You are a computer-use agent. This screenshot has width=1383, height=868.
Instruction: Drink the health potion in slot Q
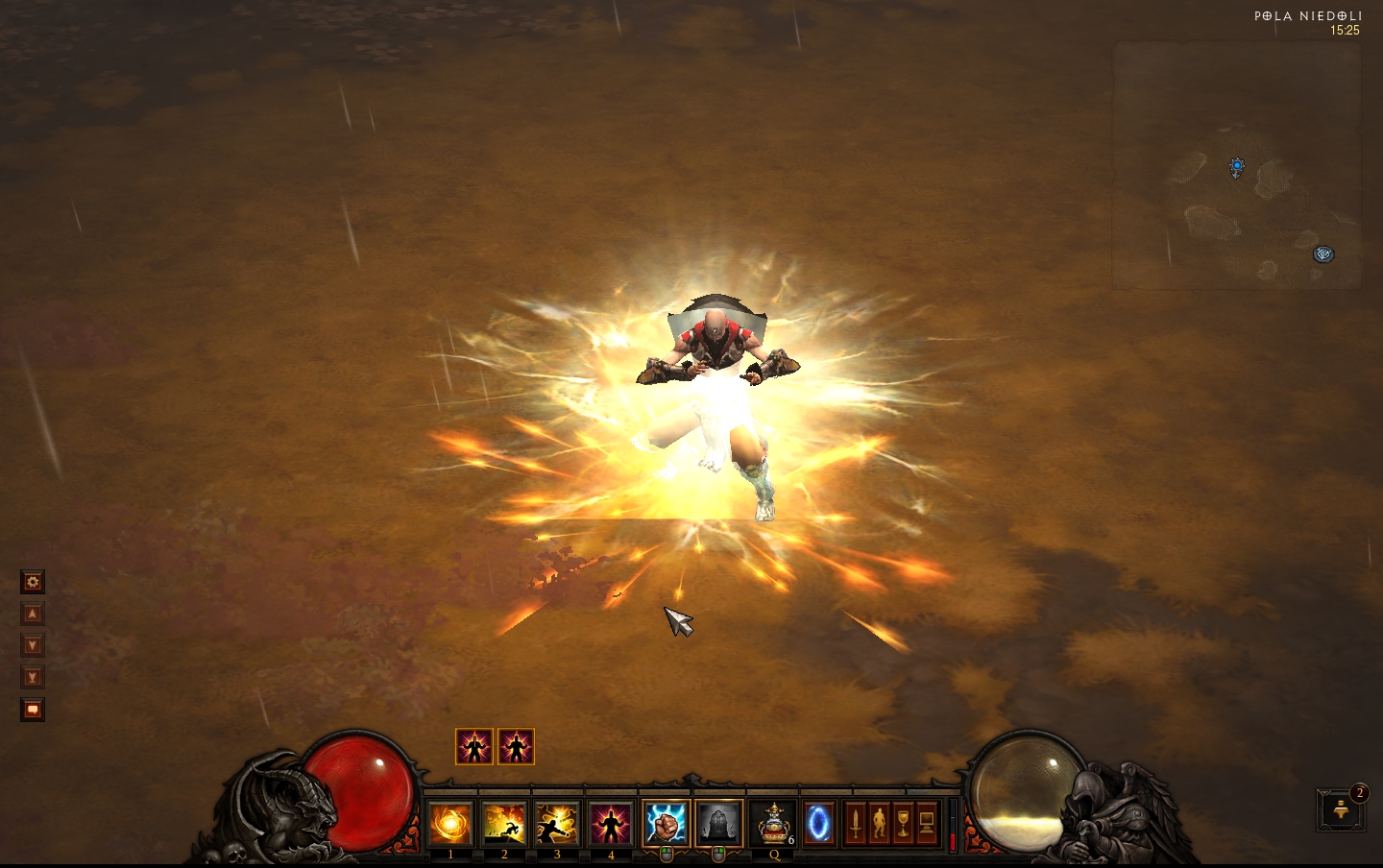coord(773,825)
